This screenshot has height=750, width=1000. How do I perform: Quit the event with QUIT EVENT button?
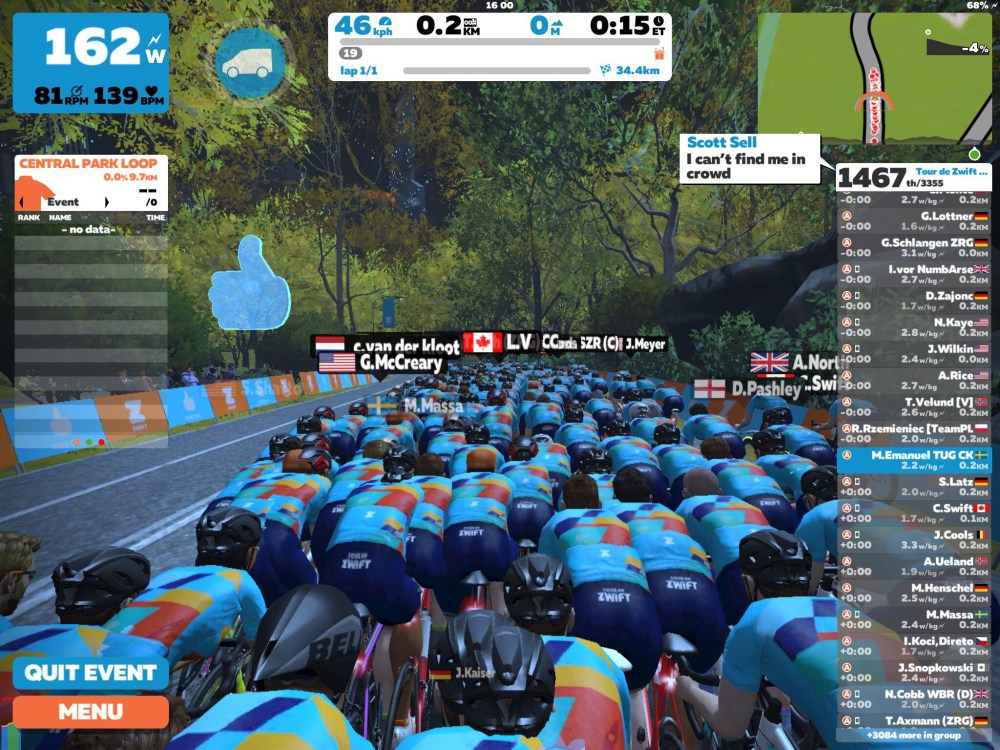tap(90, 672)
